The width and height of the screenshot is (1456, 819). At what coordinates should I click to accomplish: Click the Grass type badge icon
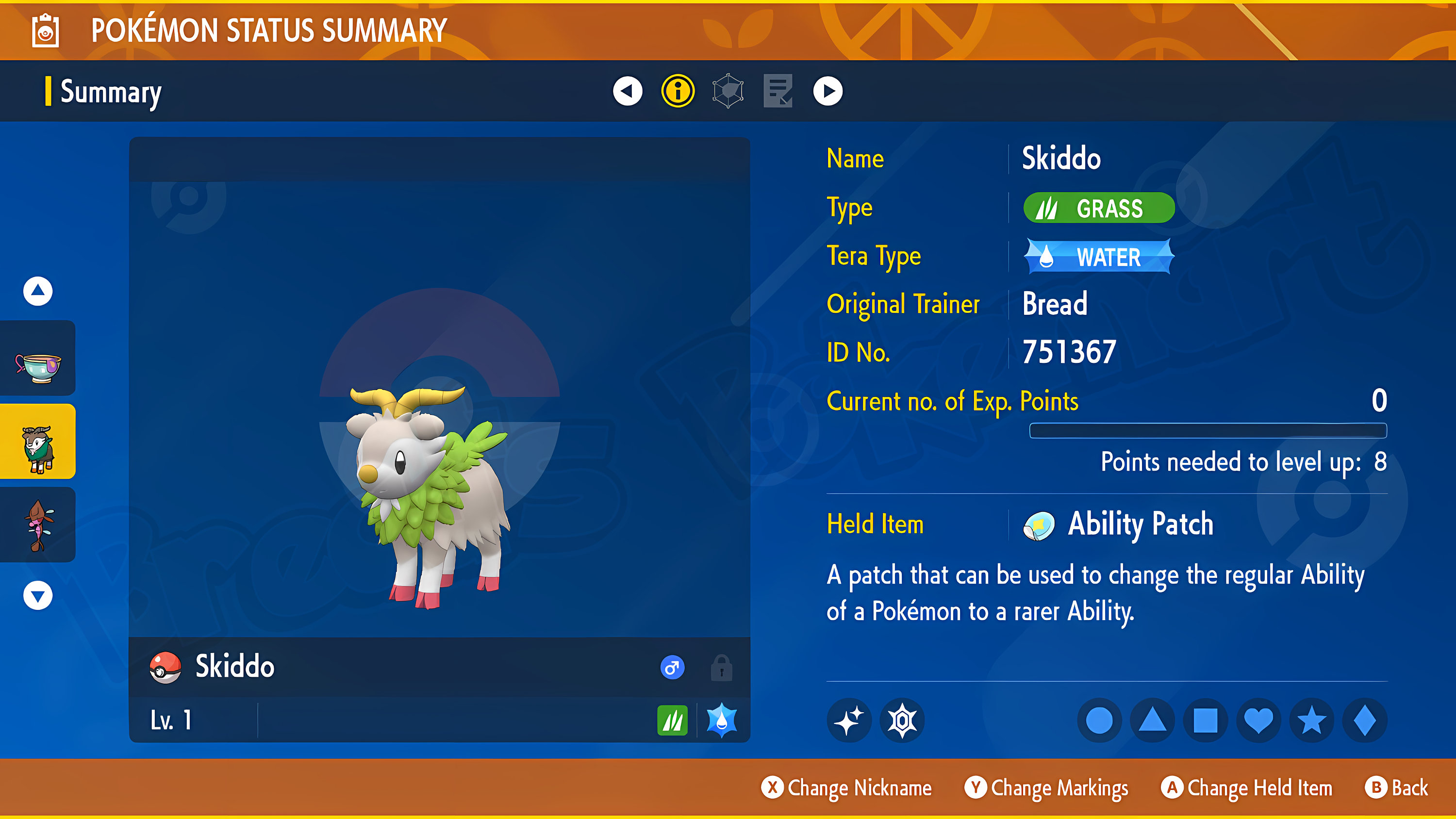click(x=1048, y=208)
